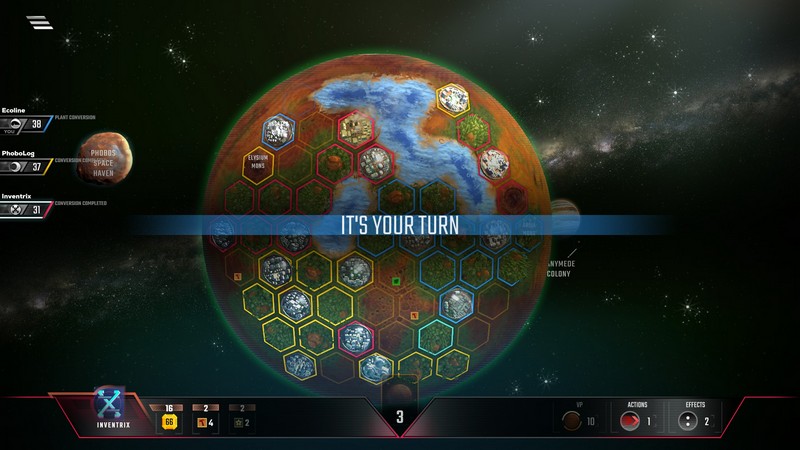The height and width of the screenshot is (450, 800).
Task: Click the megacredits resource showing 66
Action: click(x=169, y=421)
